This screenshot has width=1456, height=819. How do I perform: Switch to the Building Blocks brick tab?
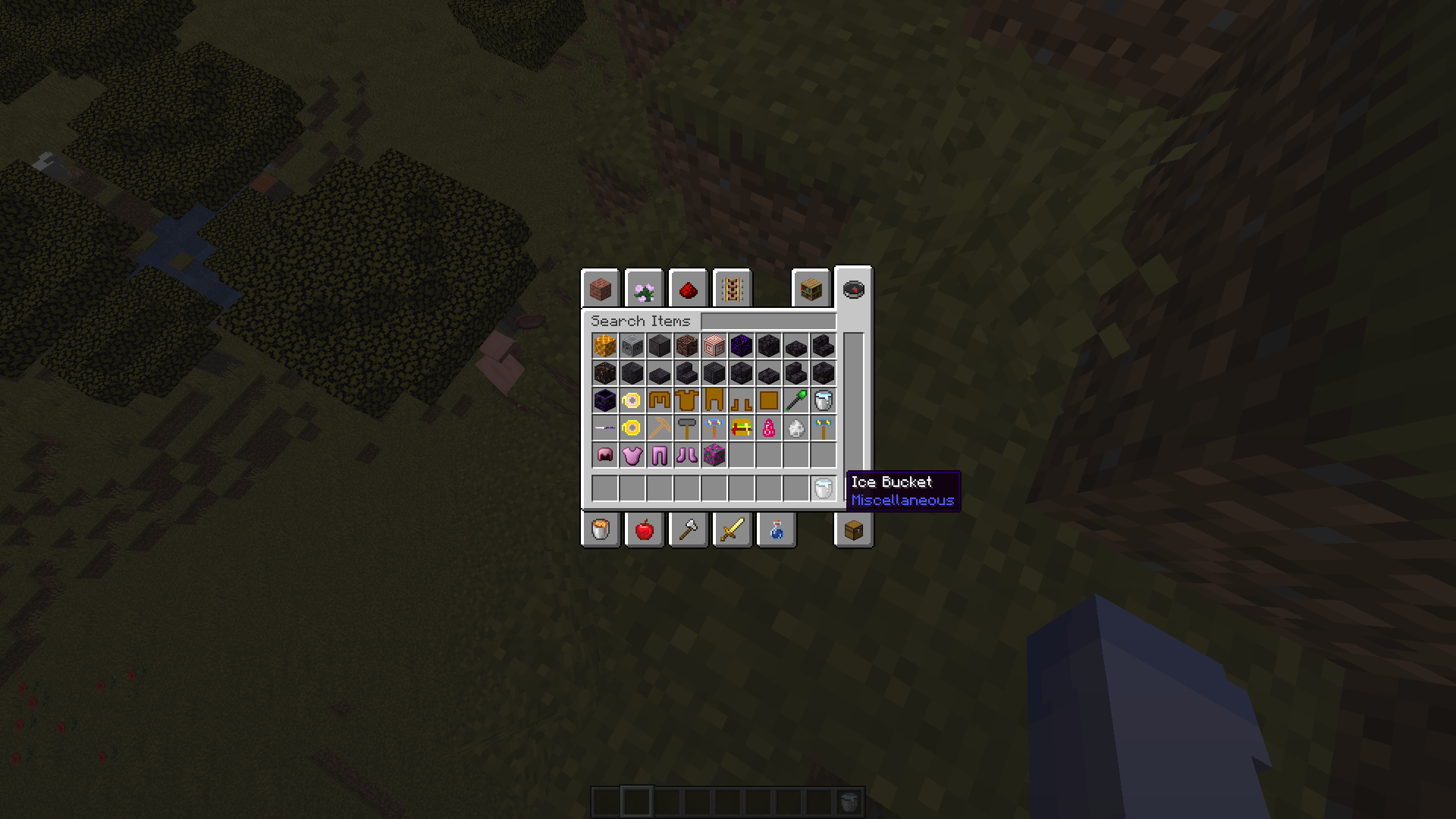click(x=600, y=289)
